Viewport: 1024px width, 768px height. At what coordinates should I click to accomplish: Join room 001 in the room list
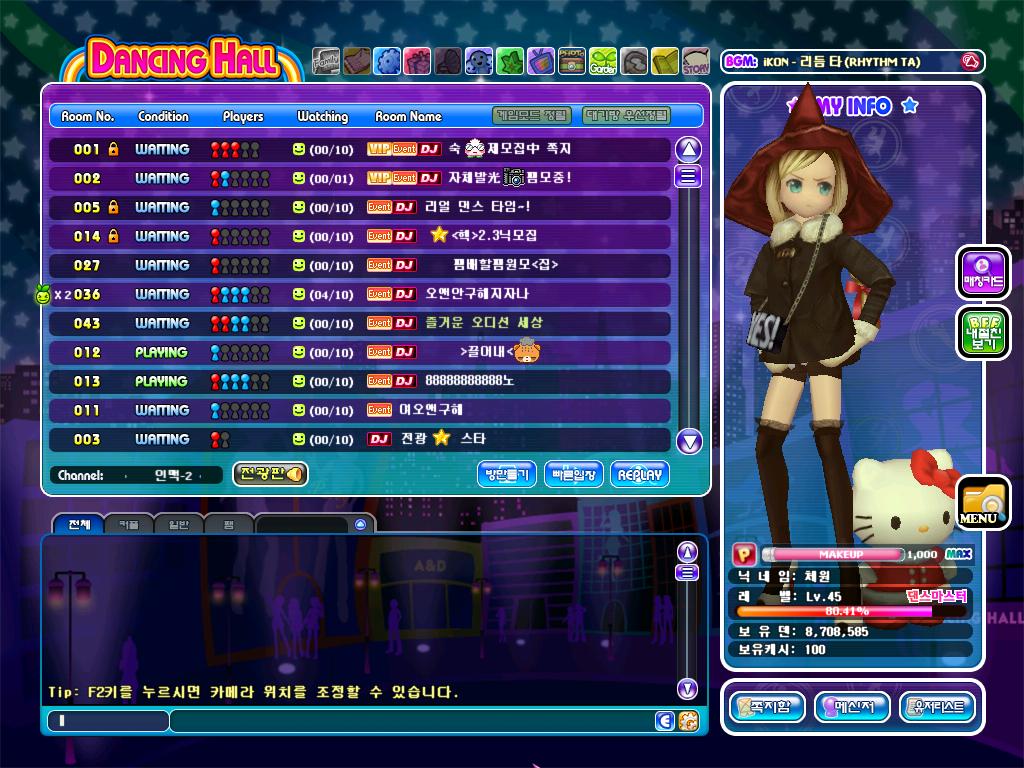[x=360, y=149]
